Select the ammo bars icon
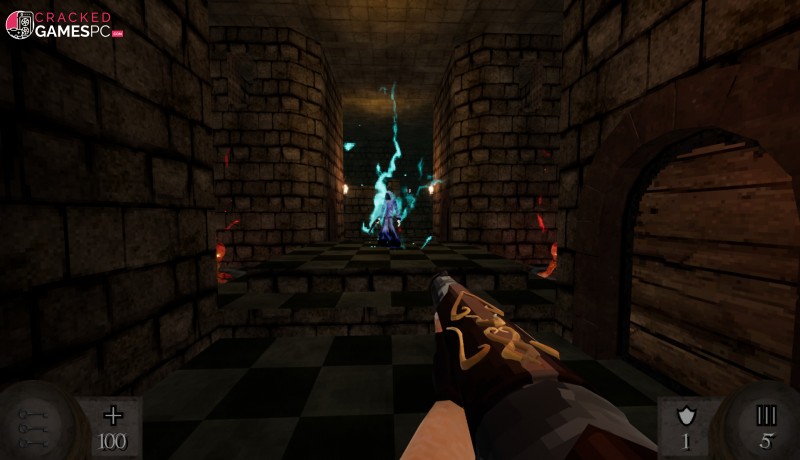 pos(766,415)
